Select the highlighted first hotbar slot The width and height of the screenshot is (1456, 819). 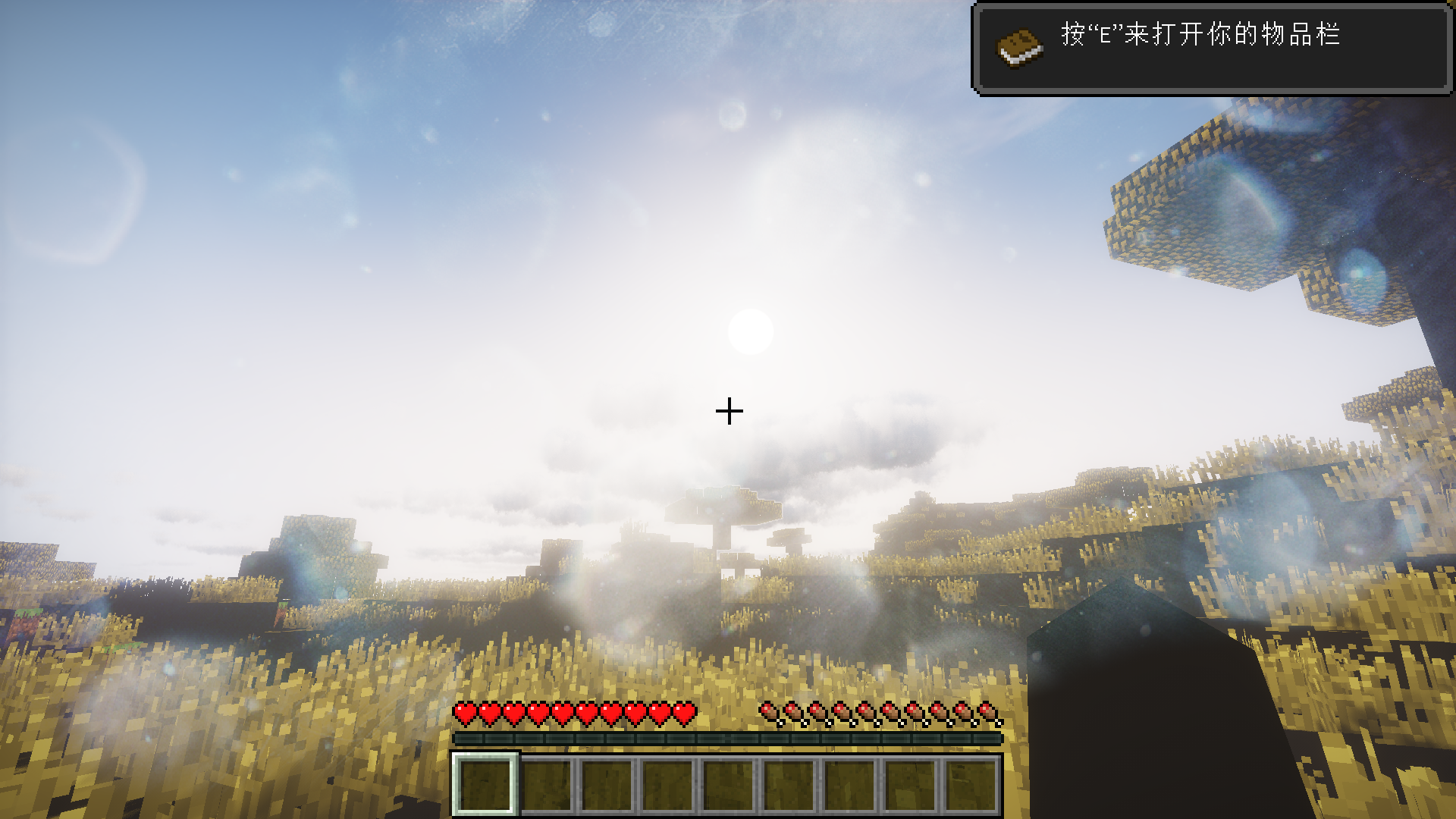(x=485, y=783)
